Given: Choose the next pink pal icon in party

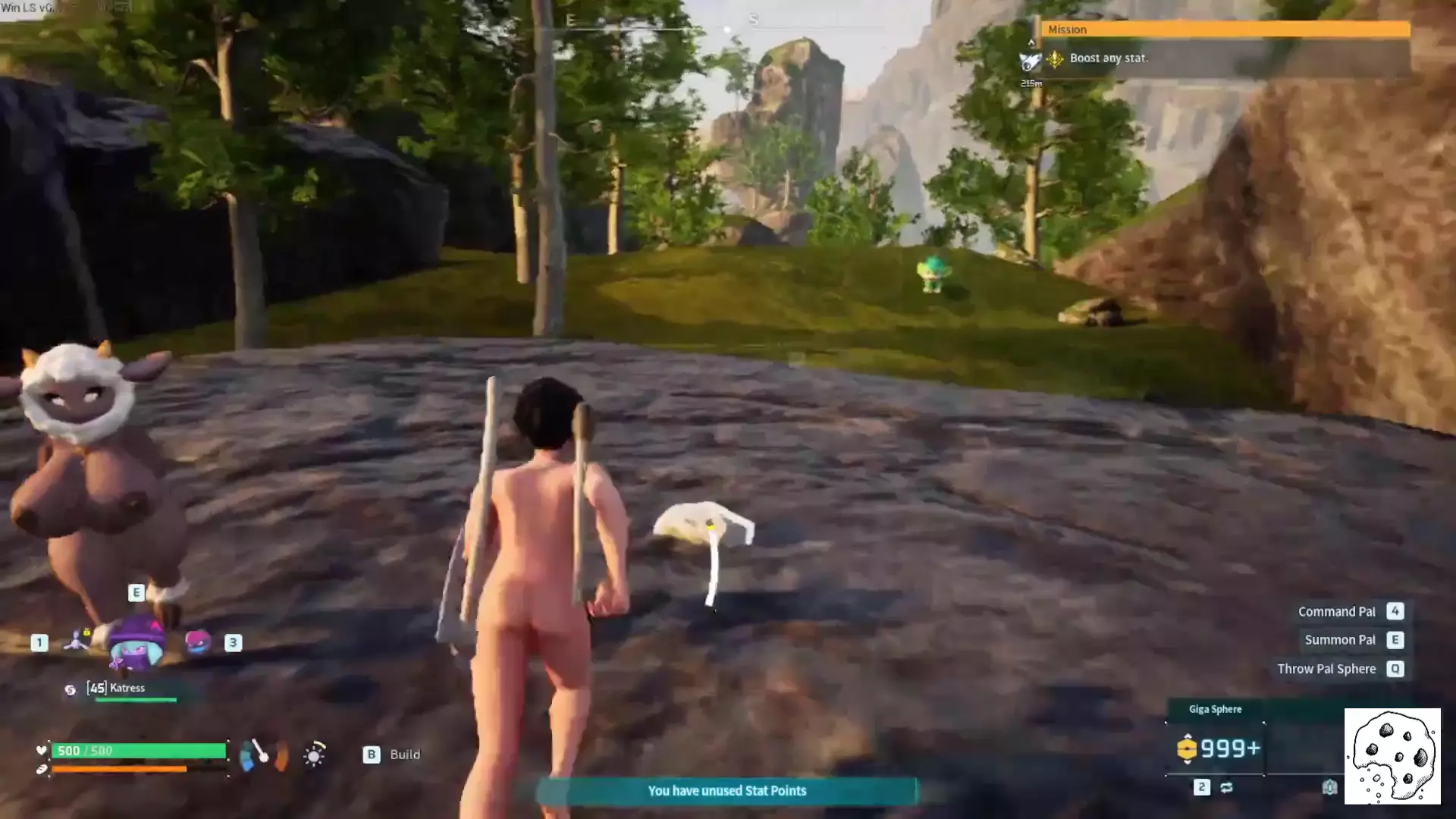Looking at the screenshot, I should (x=198, y=642).
